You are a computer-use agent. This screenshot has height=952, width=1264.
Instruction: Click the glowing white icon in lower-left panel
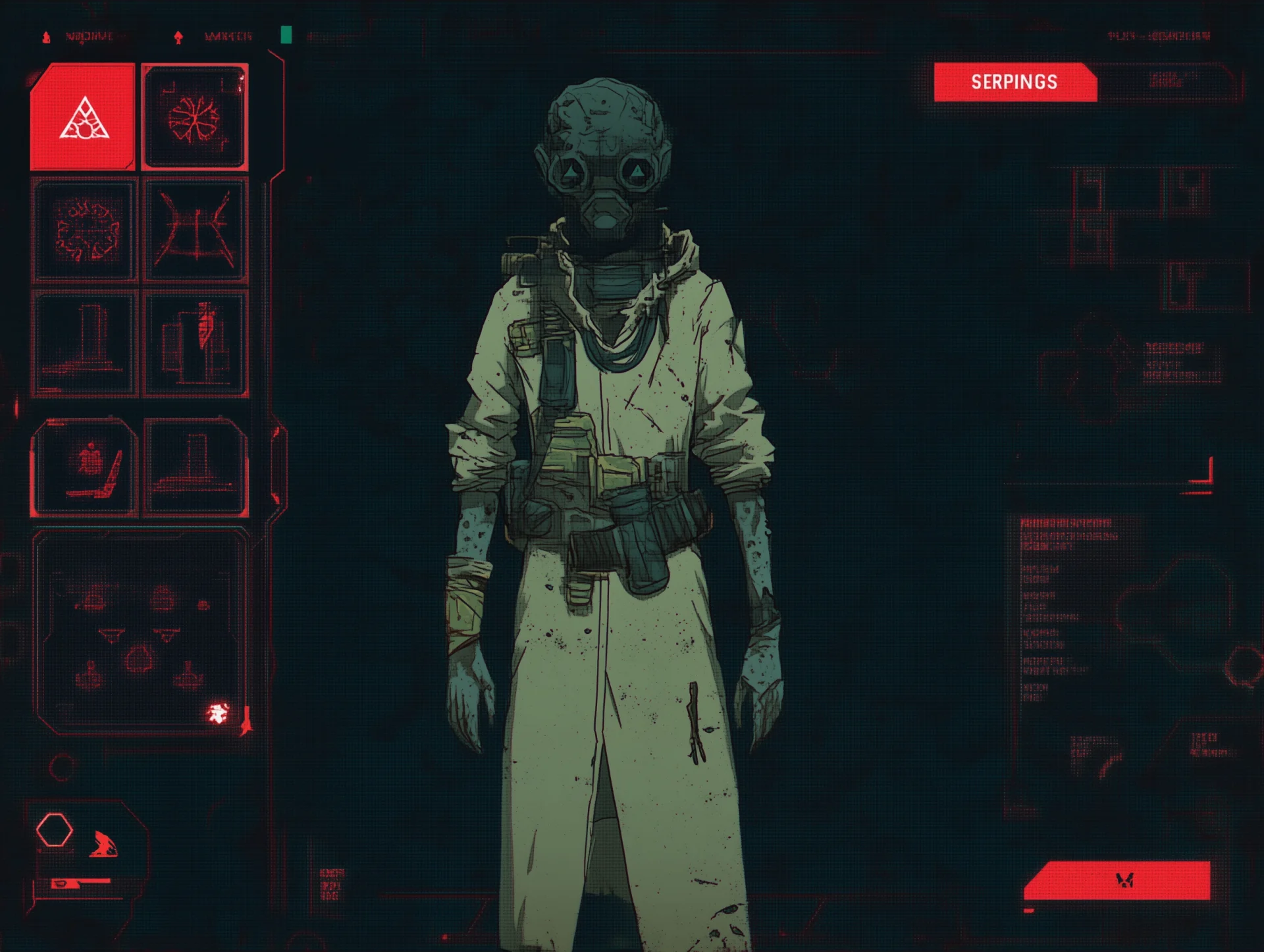(x=218, y=712)
